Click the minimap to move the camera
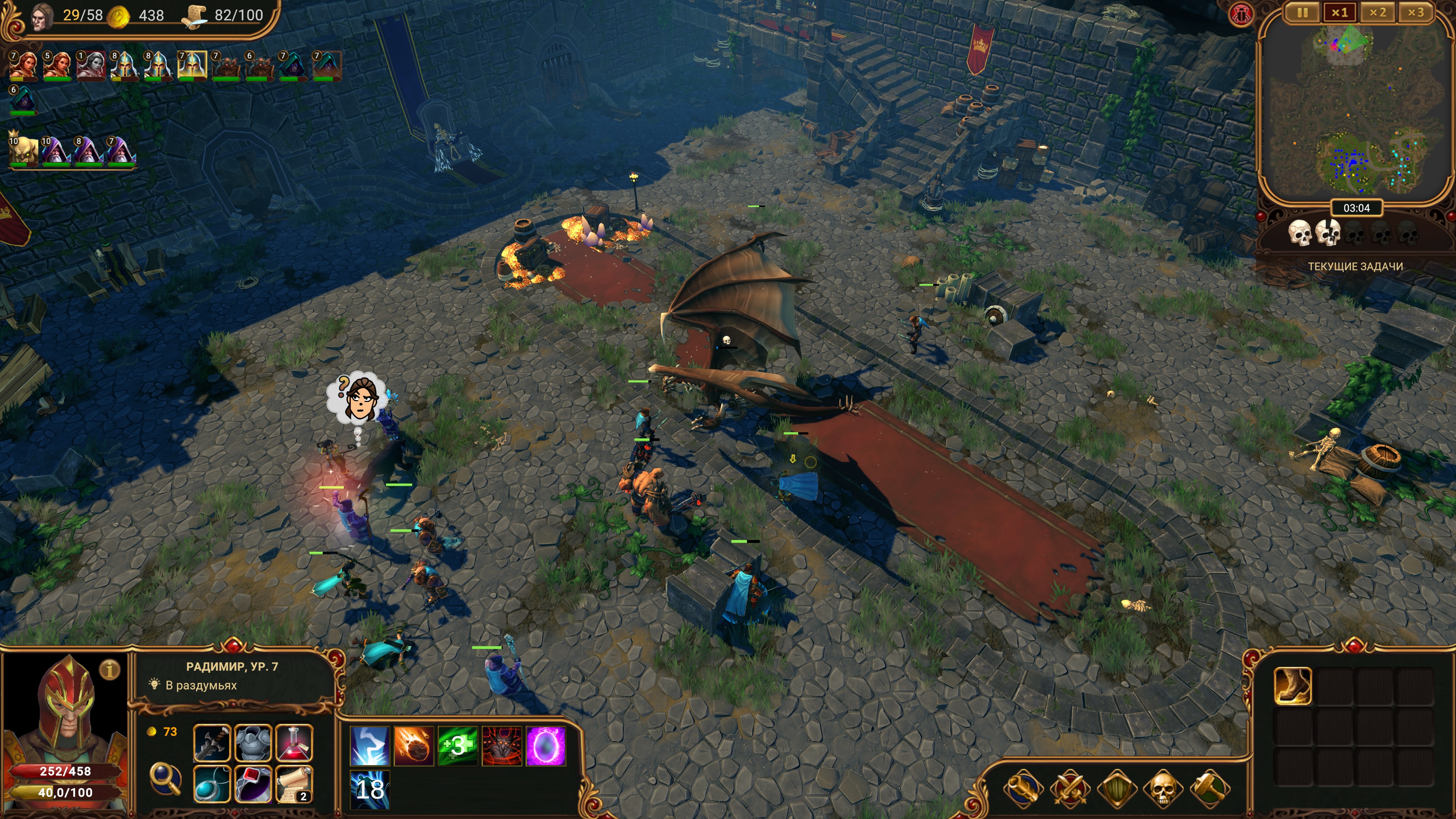Screen dimensions: 1456x819 coord(1356,113)
